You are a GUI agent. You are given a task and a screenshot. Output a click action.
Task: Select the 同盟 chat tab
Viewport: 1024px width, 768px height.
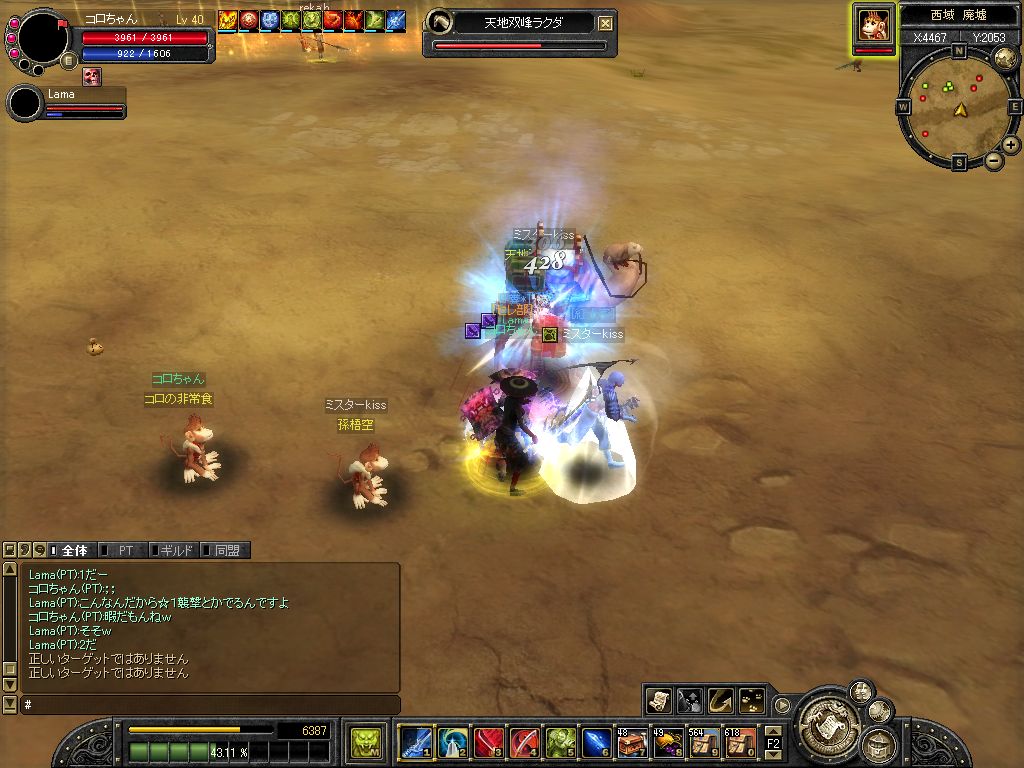[x=226, y=550]
